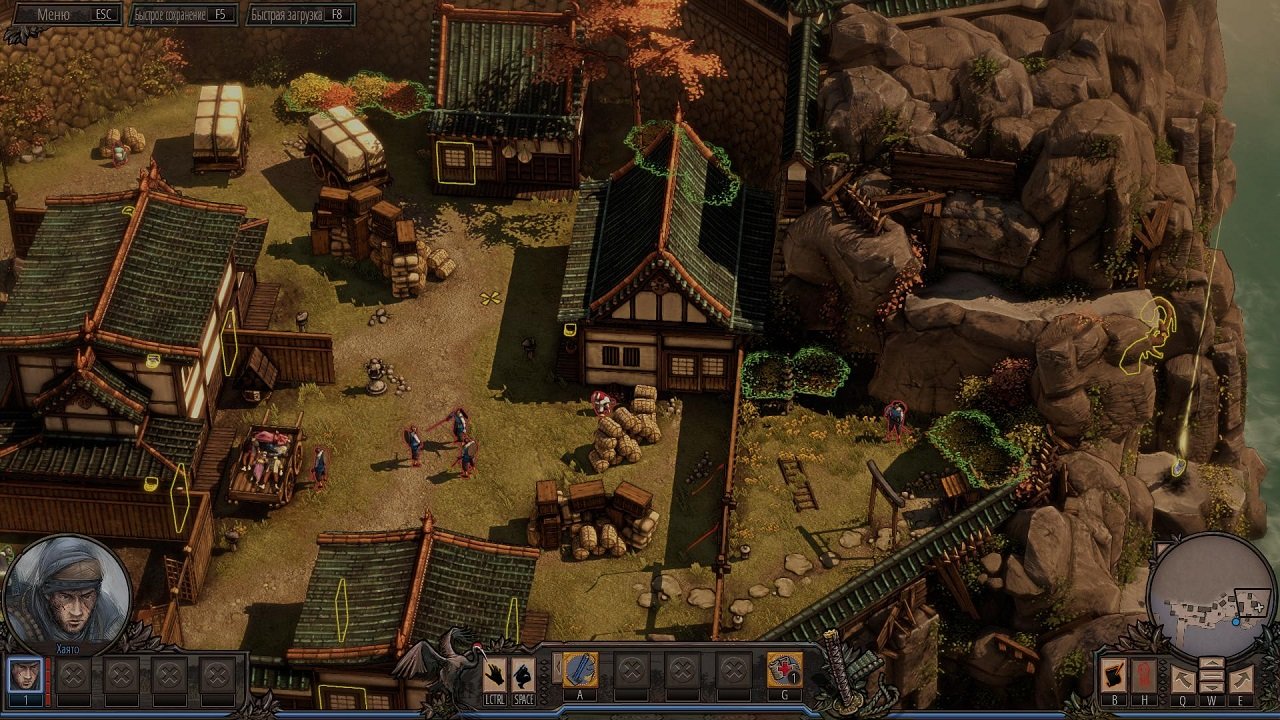This screenshot has width=1280, height=720.
Task: Click Hayato's red health bar
Action: [x=48, y=680]
